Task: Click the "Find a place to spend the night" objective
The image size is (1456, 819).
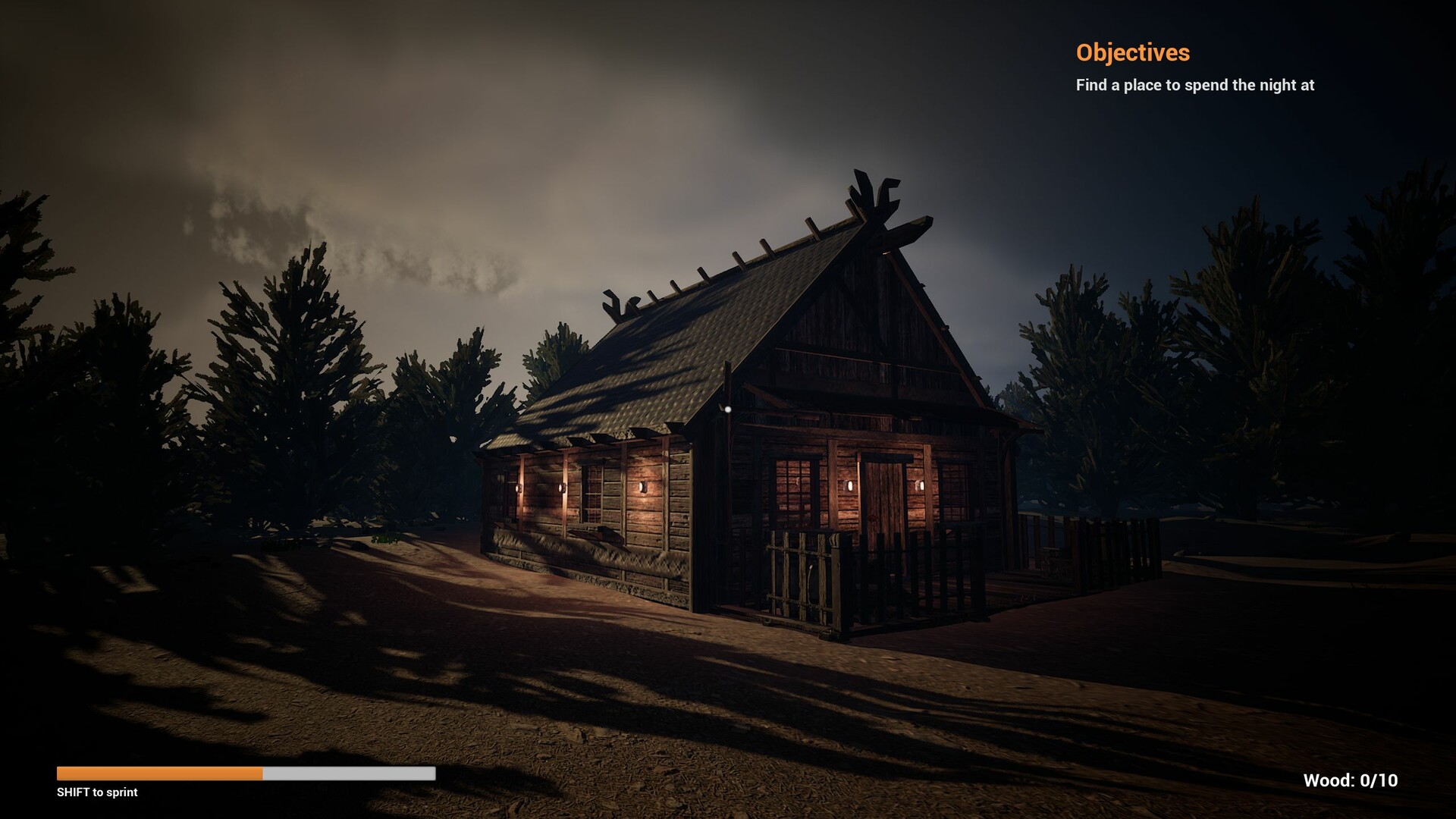Action: coord(1194,85)
